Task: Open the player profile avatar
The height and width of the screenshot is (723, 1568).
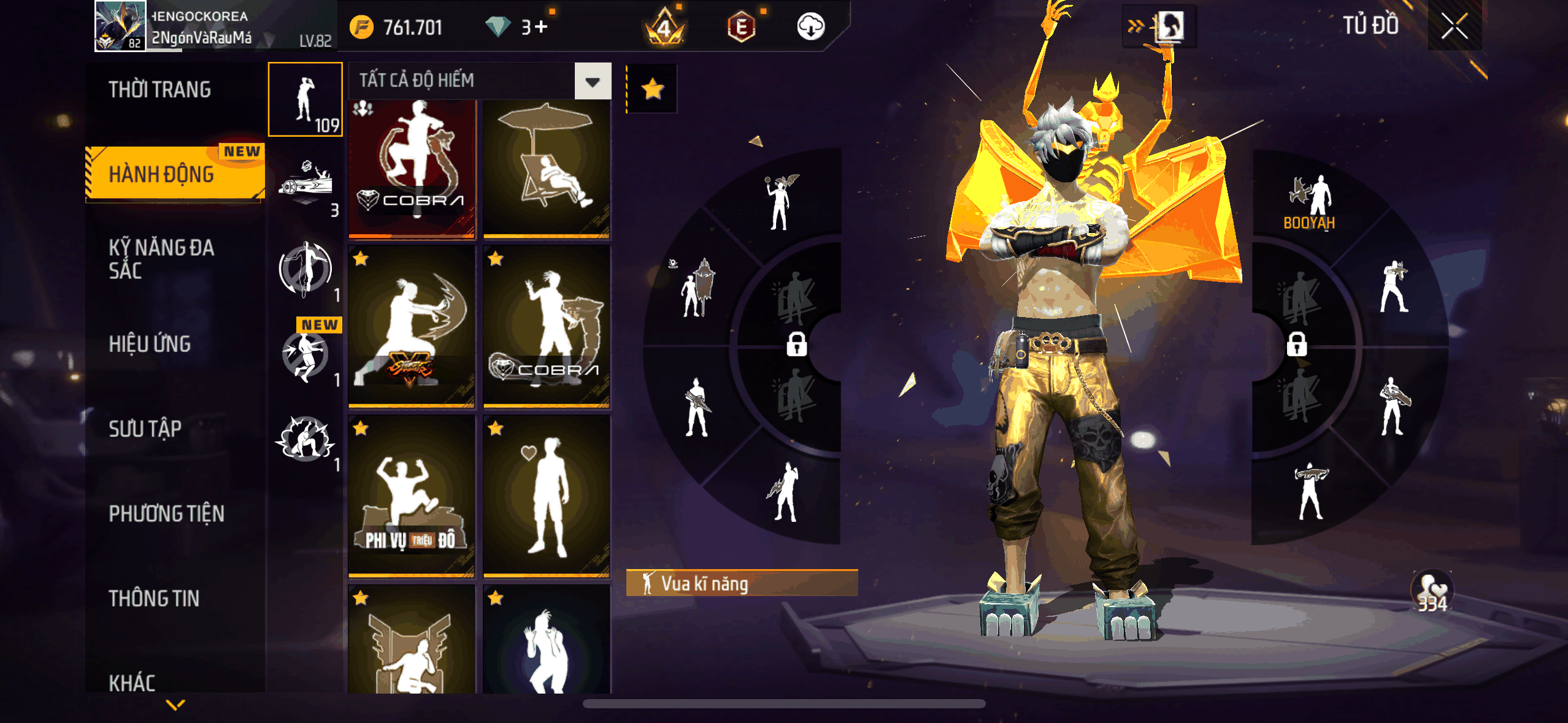Action: (120, 26)
